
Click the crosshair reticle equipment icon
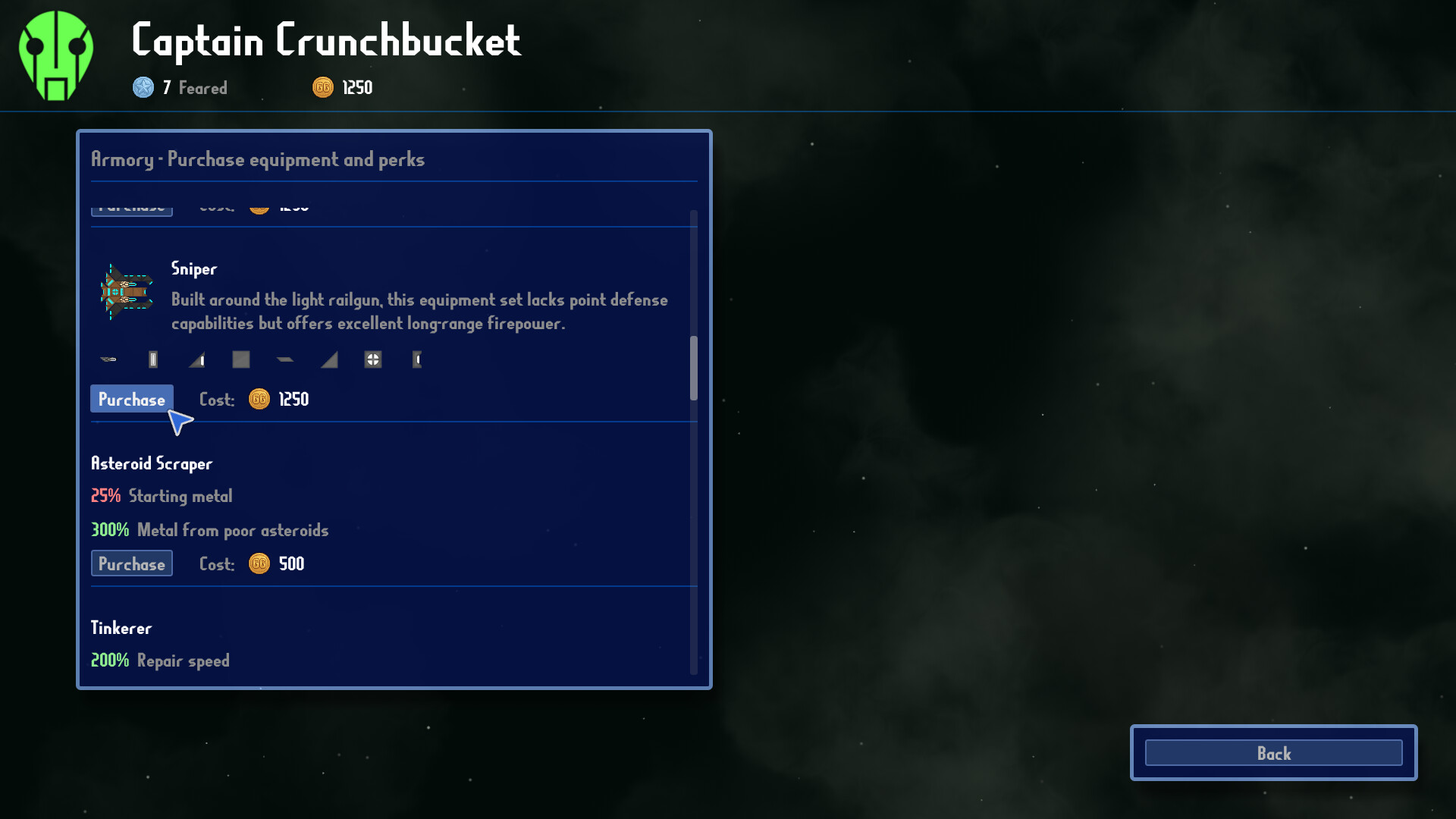[x=372, y=359]
